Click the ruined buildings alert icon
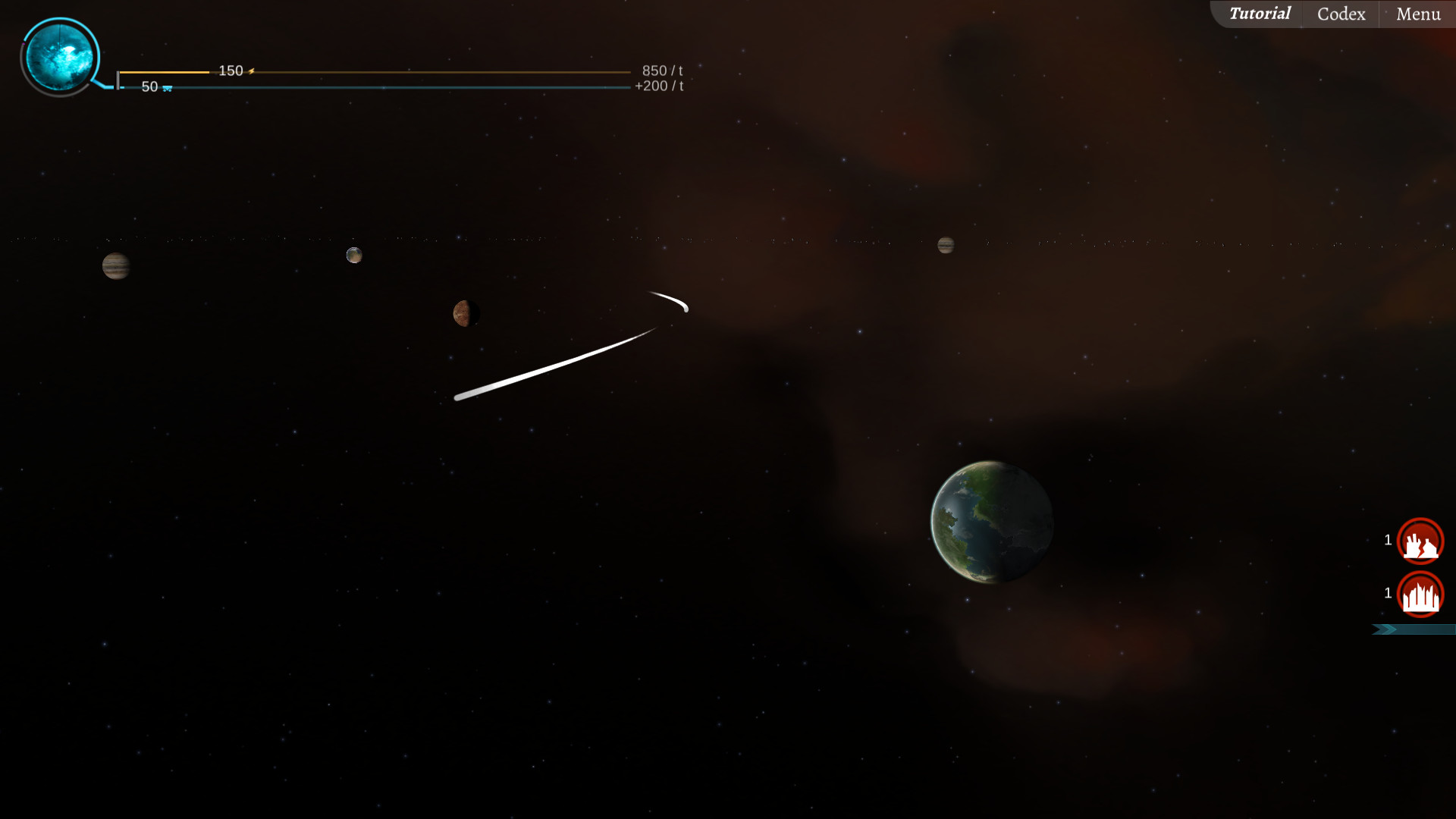 click(x=1420, y=541)
